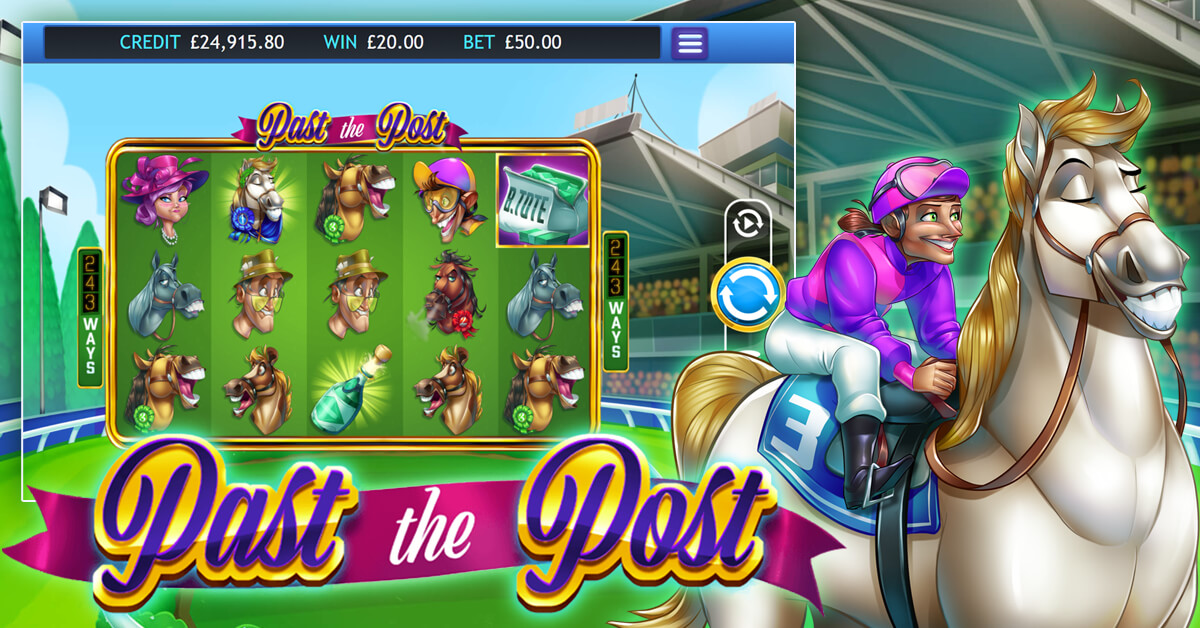Screen dimensions: 1200x628
Task: Open the purple hamburger menu
Action: click(689, 43)
